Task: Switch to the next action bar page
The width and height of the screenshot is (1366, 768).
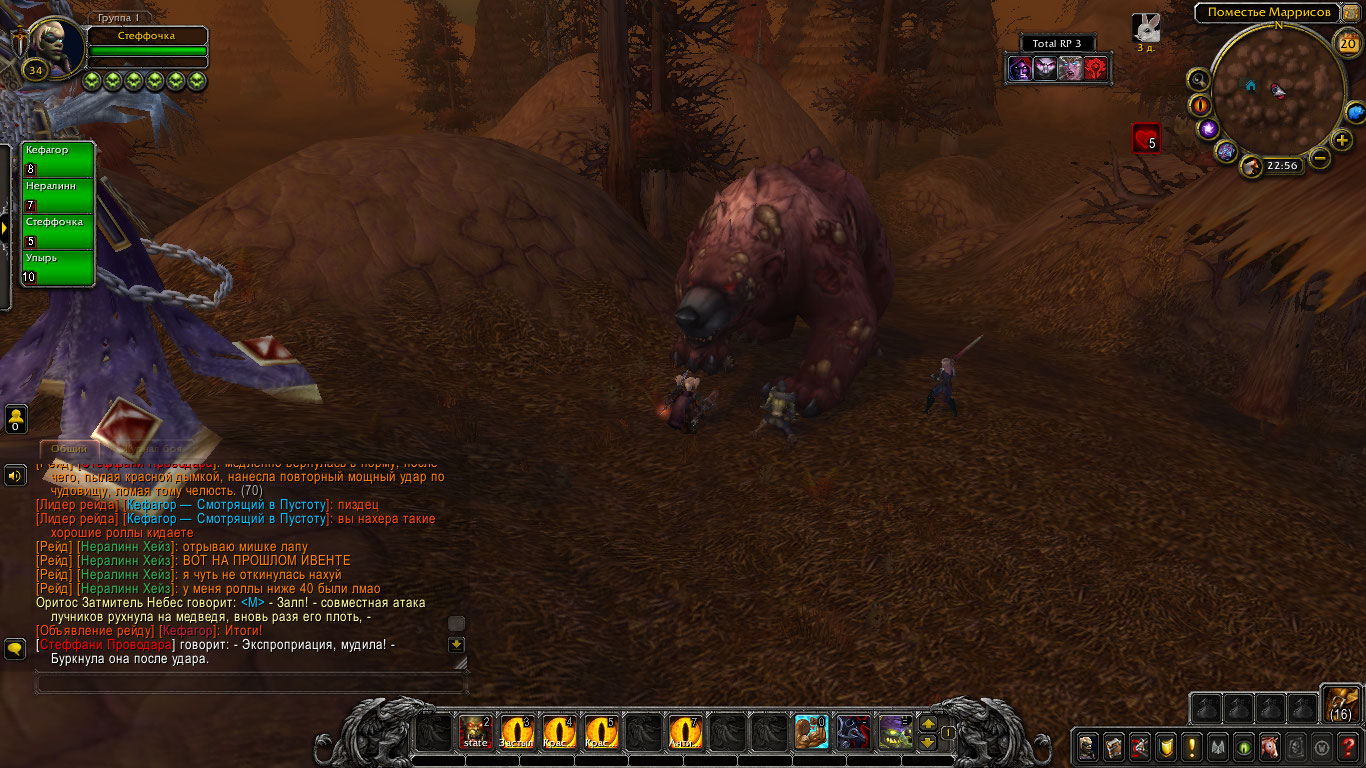Action: tap(927, 723)
